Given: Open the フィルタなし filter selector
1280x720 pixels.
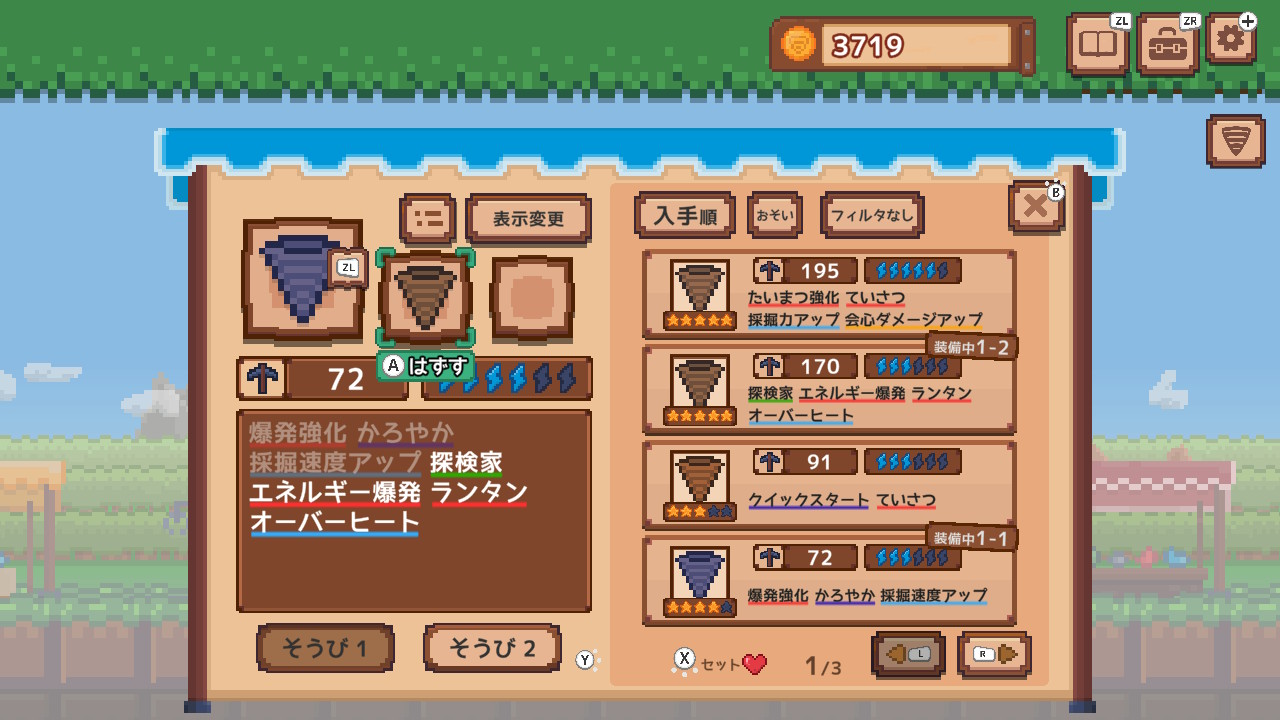Looking at the screenshot, I should tap(871, 214).
